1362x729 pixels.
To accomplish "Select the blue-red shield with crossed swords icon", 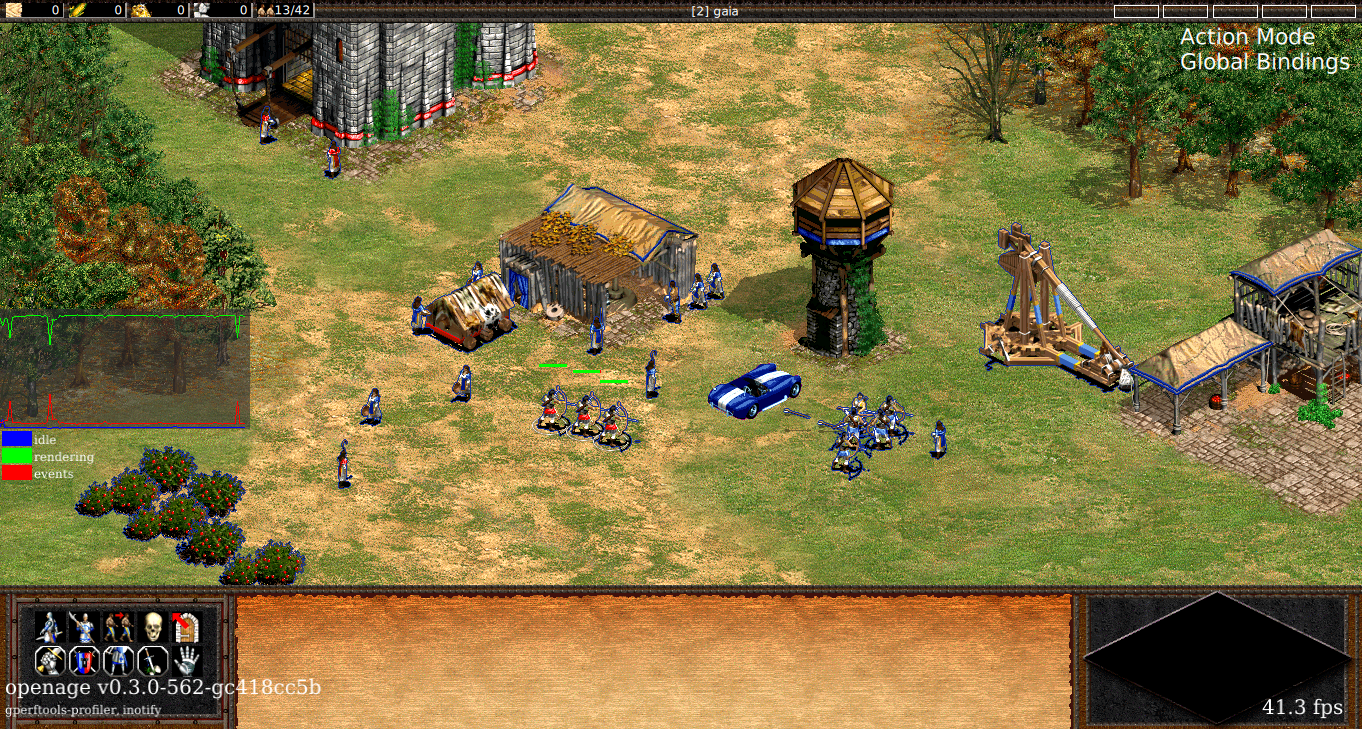I will [x=84, y=661].
